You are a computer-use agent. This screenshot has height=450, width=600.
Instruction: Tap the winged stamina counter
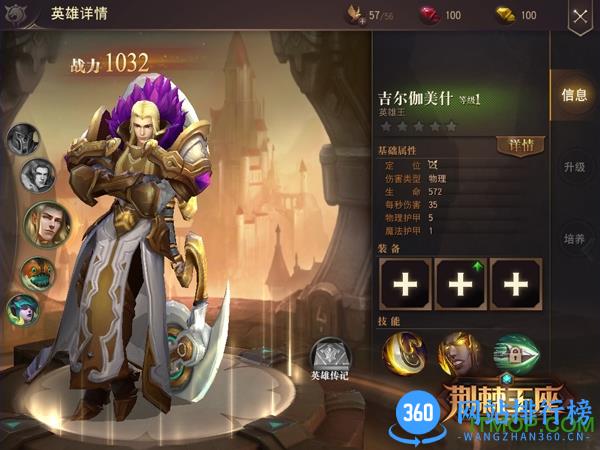coord(368,15)
